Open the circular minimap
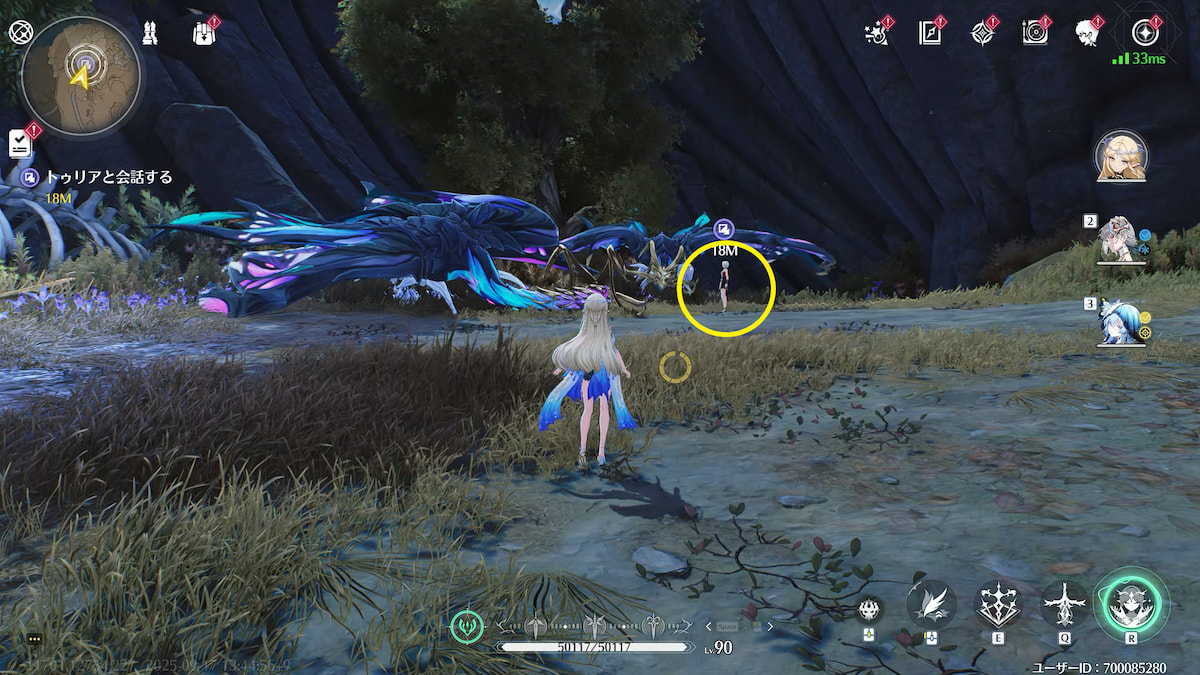1200x675 pixels. [80, 76]
